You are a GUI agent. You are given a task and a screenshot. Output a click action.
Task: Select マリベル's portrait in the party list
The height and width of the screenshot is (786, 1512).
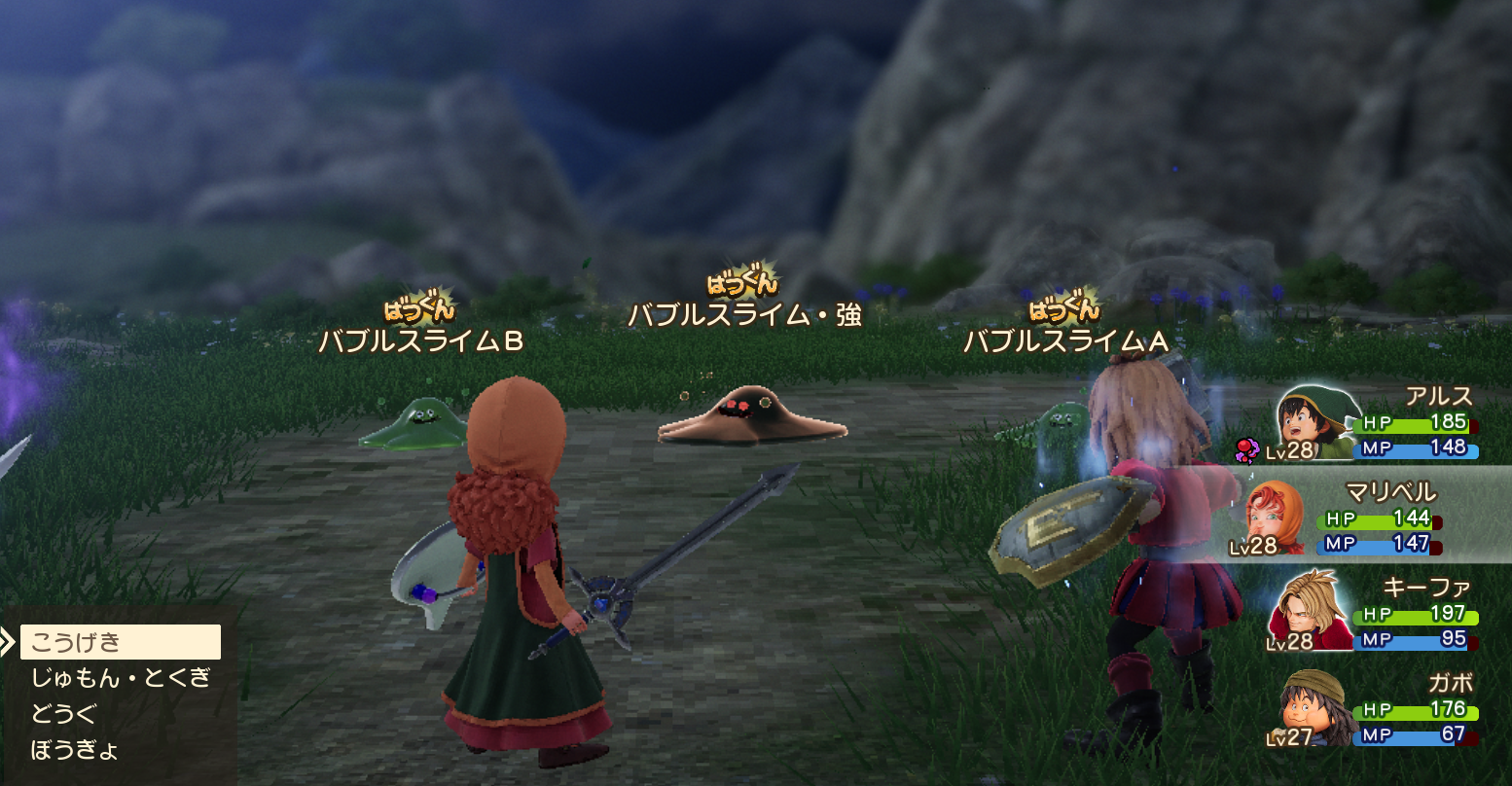1275,518
